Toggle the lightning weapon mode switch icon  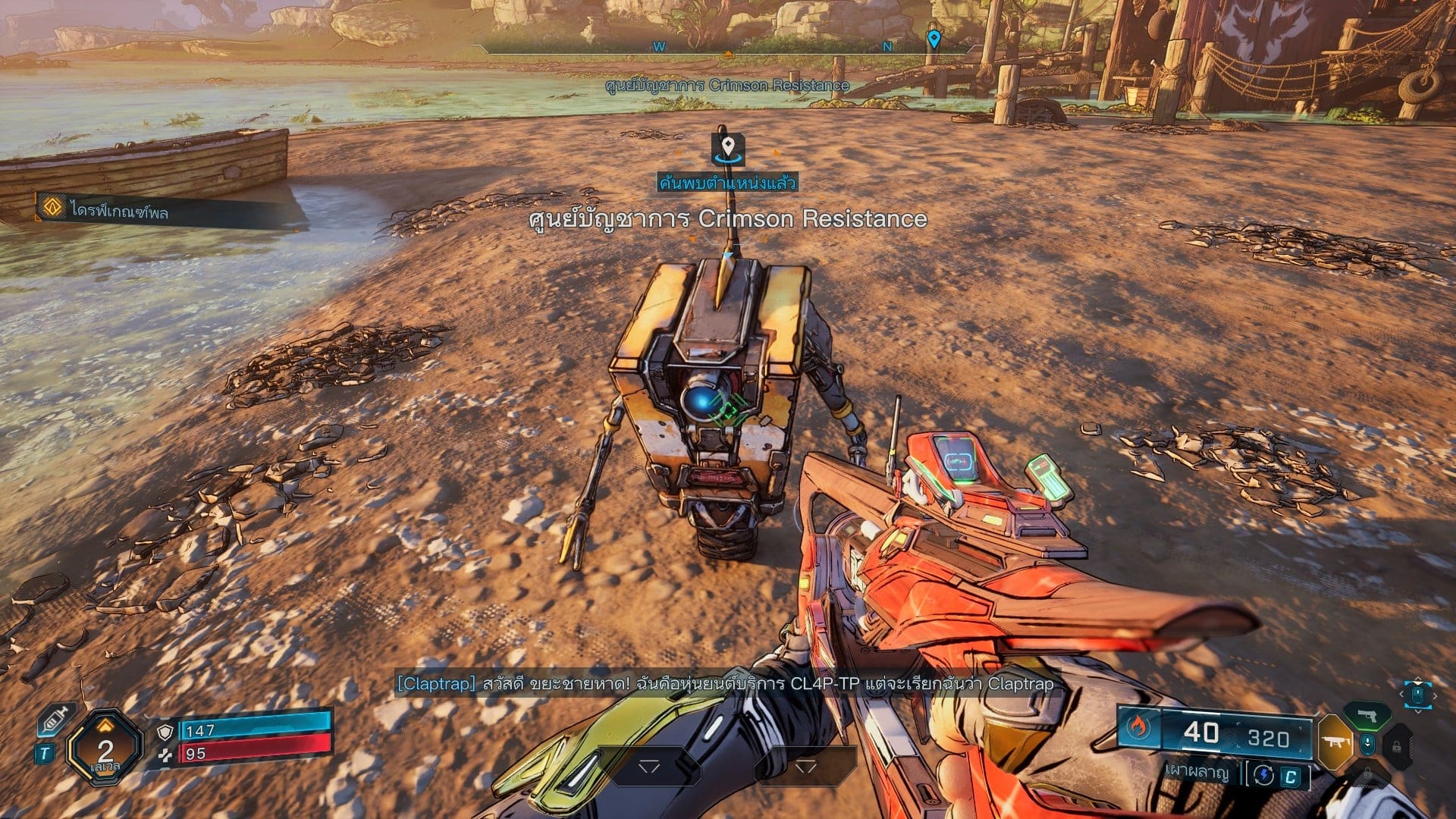(x=1263, y=774)
